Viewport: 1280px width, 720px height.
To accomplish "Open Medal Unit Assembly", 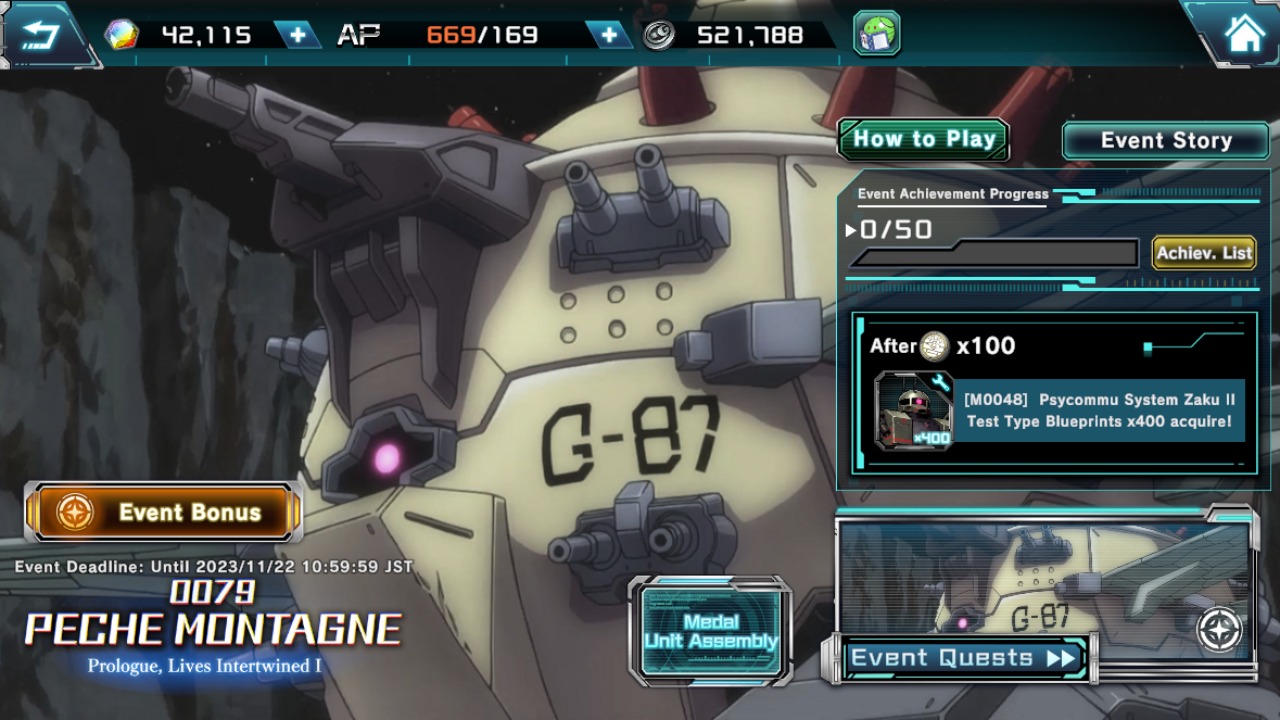I will (x=710, y=631).
